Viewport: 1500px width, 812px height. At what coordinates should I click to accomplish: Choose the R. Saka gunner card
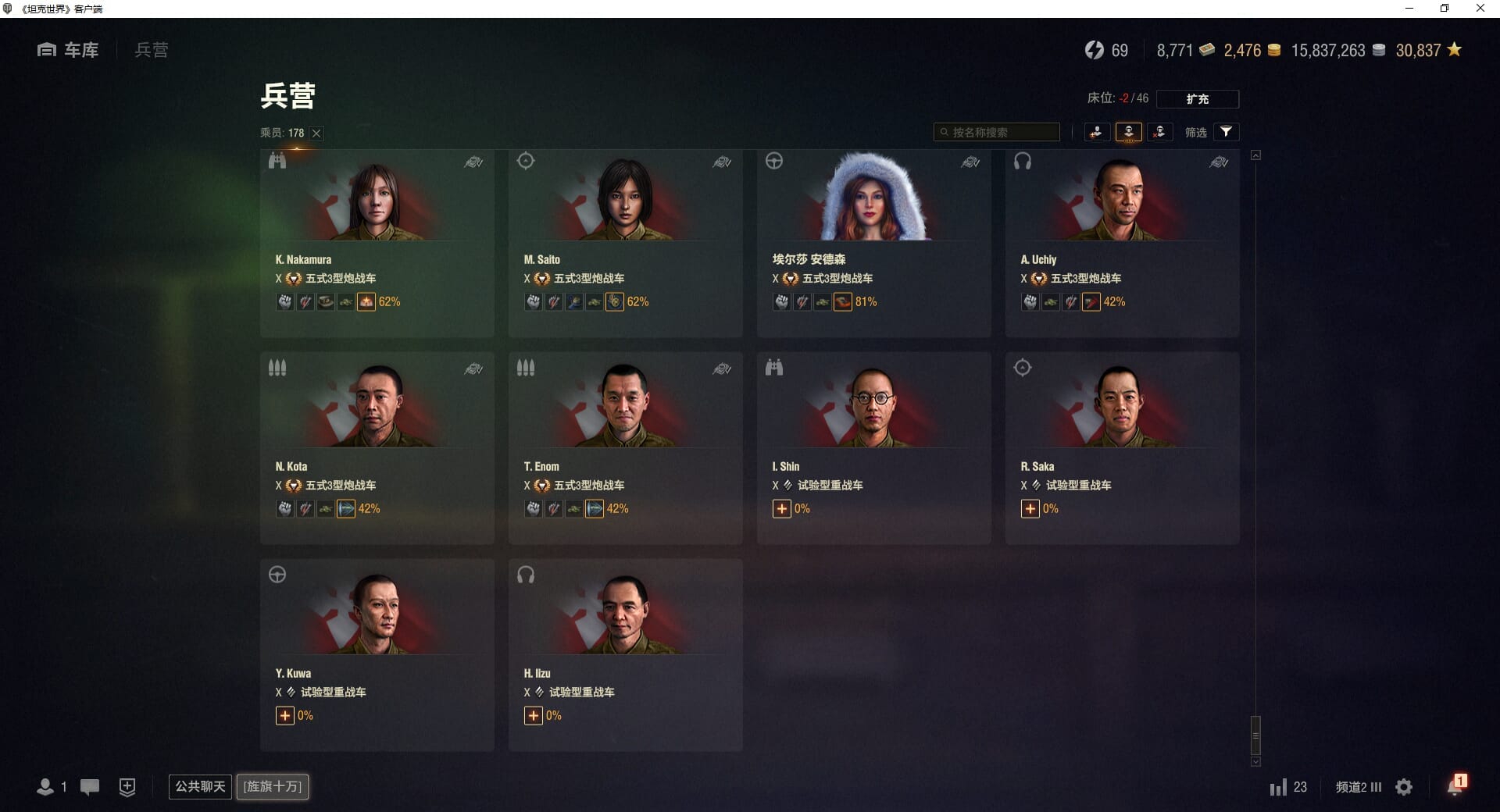1122,448
